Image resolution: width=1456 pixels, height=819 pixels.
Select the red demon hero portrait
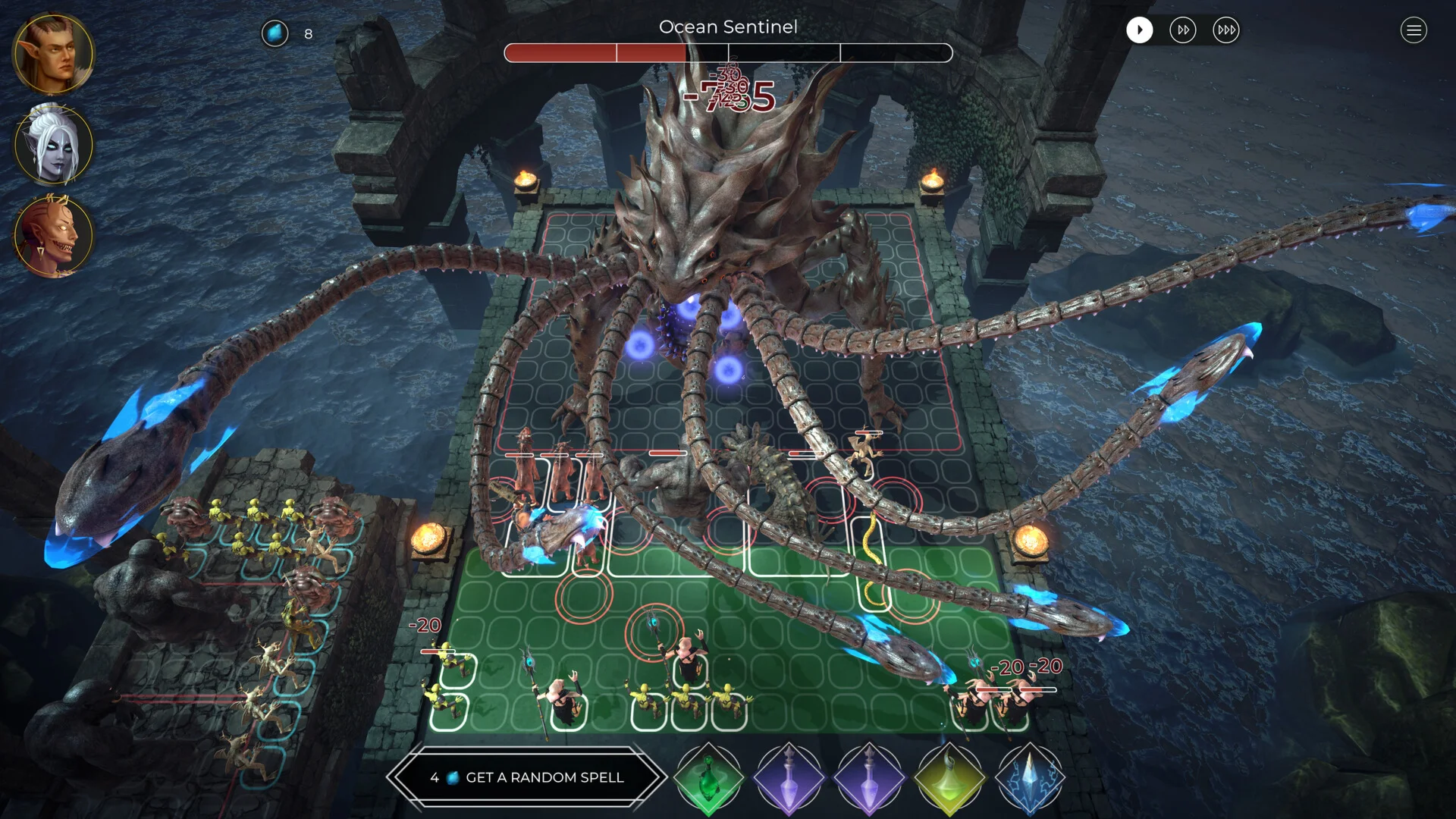point(53,235)
